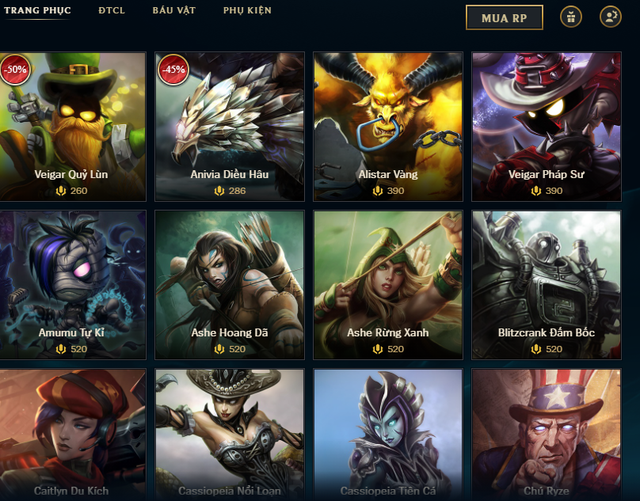Select the Veigar Quỷ Lùn skin

pyautogui.click(x=72, y=126)
